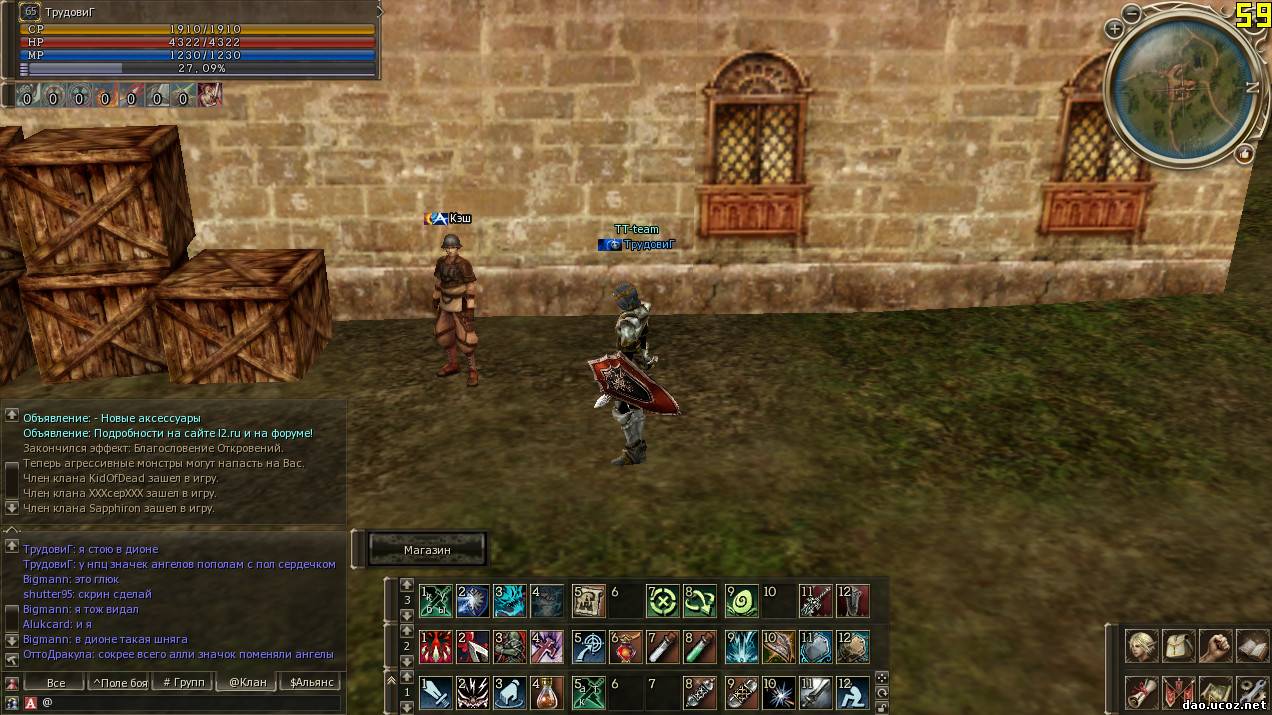Viewport: 1272px width, 715px height.
Task: Click the chat message input field
Action: pyautogui.click(x=190, y=703)
